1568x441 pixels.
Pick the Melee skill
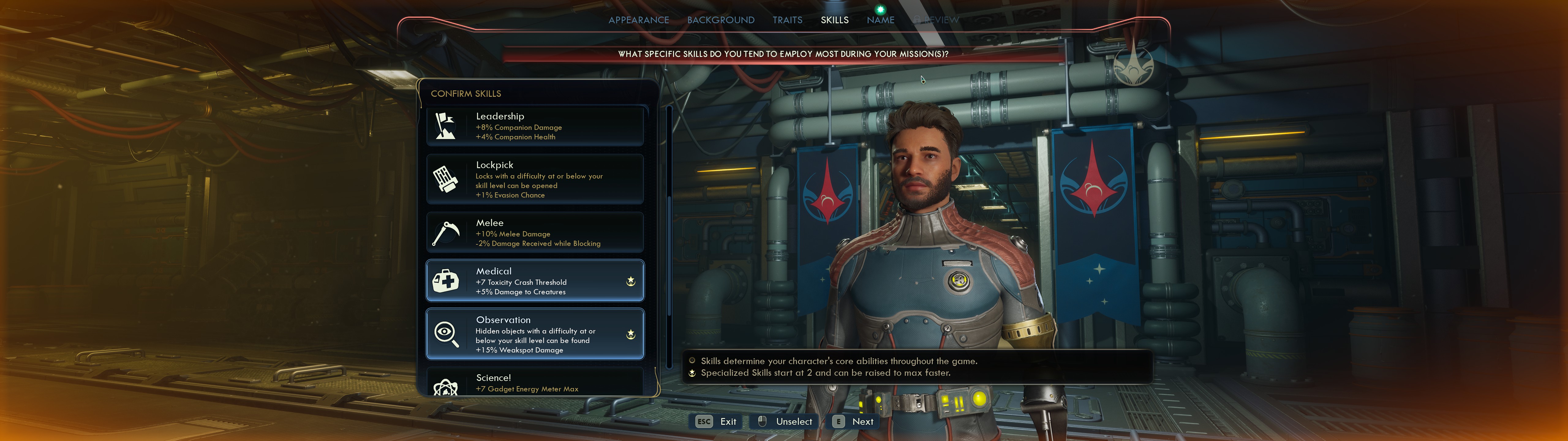click(534, 233)
